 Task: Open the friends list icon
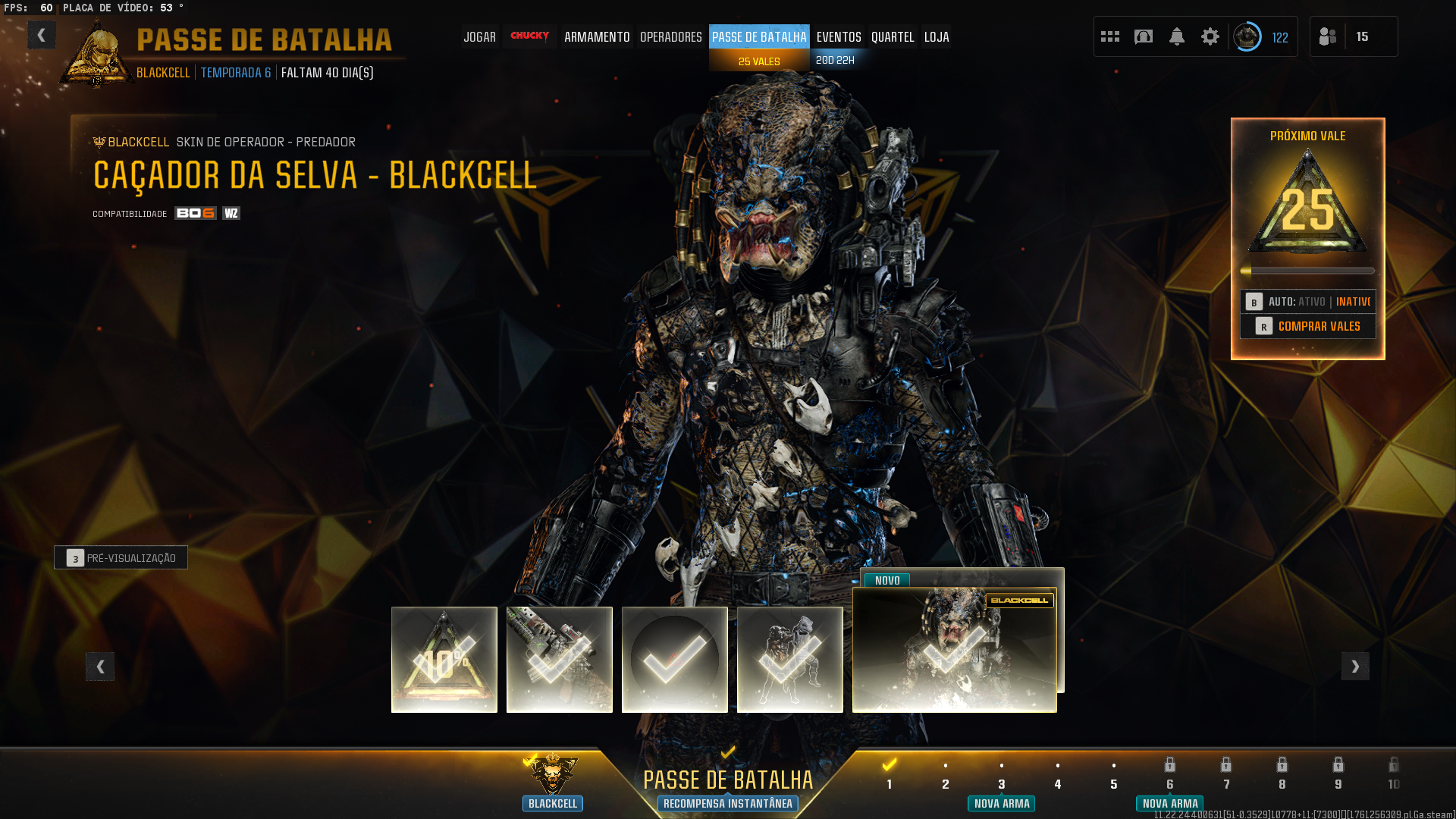click(x=1328, y=36)
